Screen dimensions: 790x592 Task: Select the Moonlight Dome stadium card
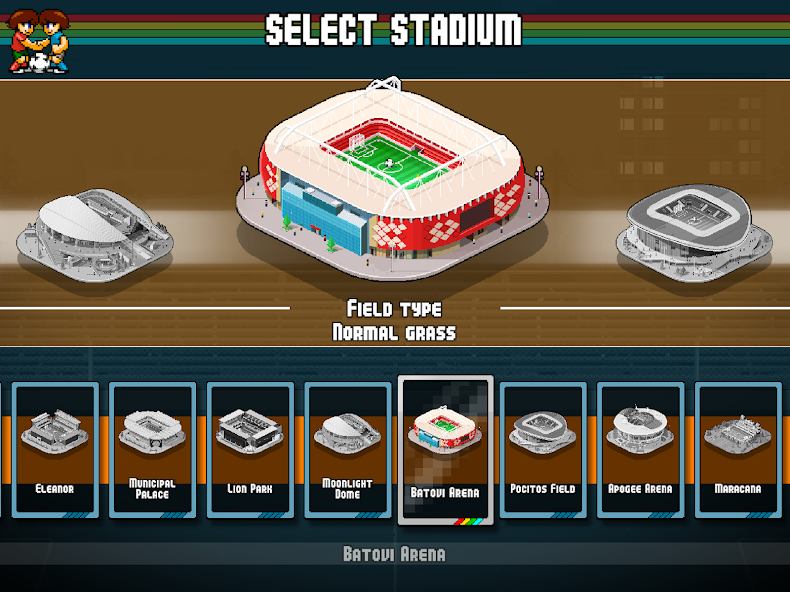click(347, 449)
